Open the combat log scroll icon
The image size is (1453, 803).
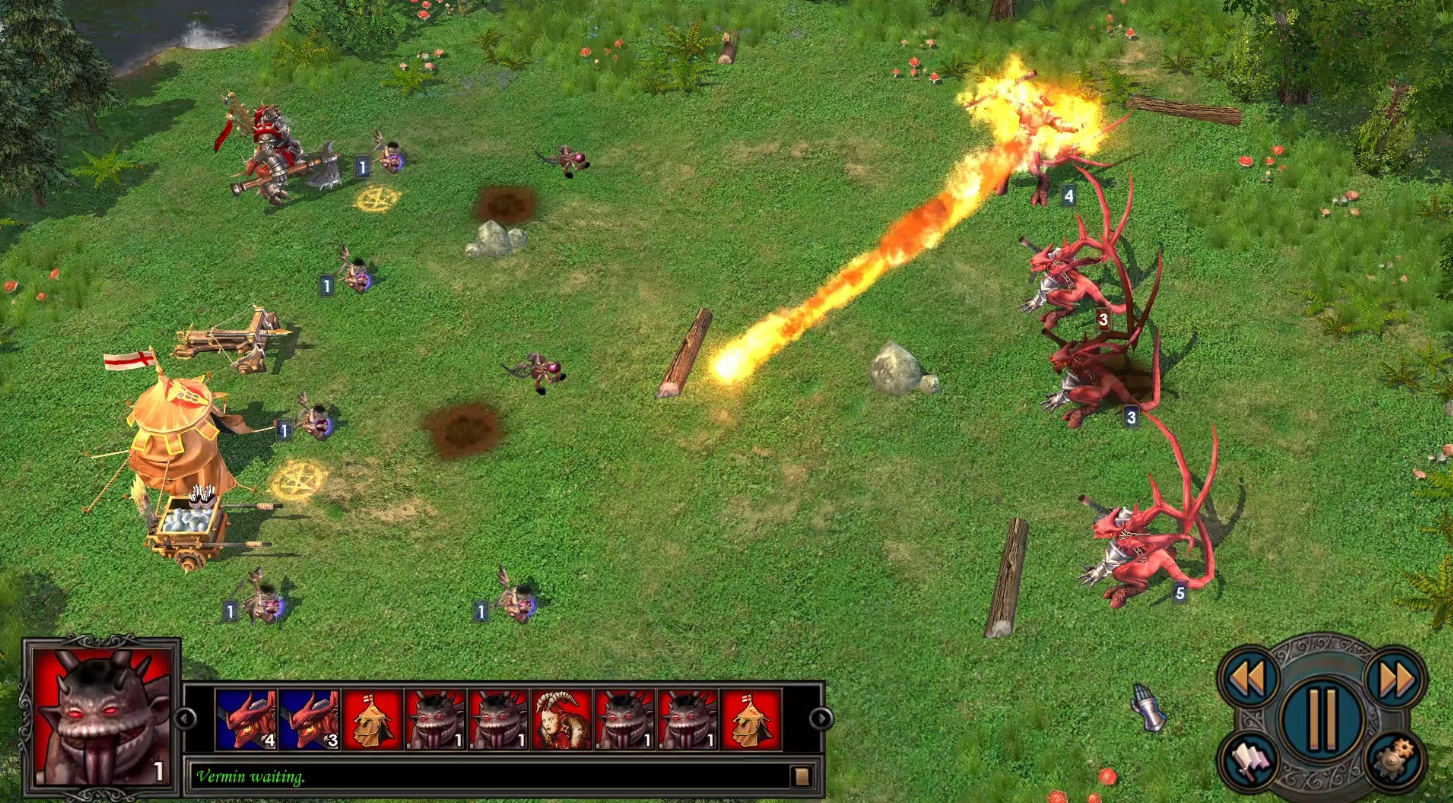tap(801, 776)
